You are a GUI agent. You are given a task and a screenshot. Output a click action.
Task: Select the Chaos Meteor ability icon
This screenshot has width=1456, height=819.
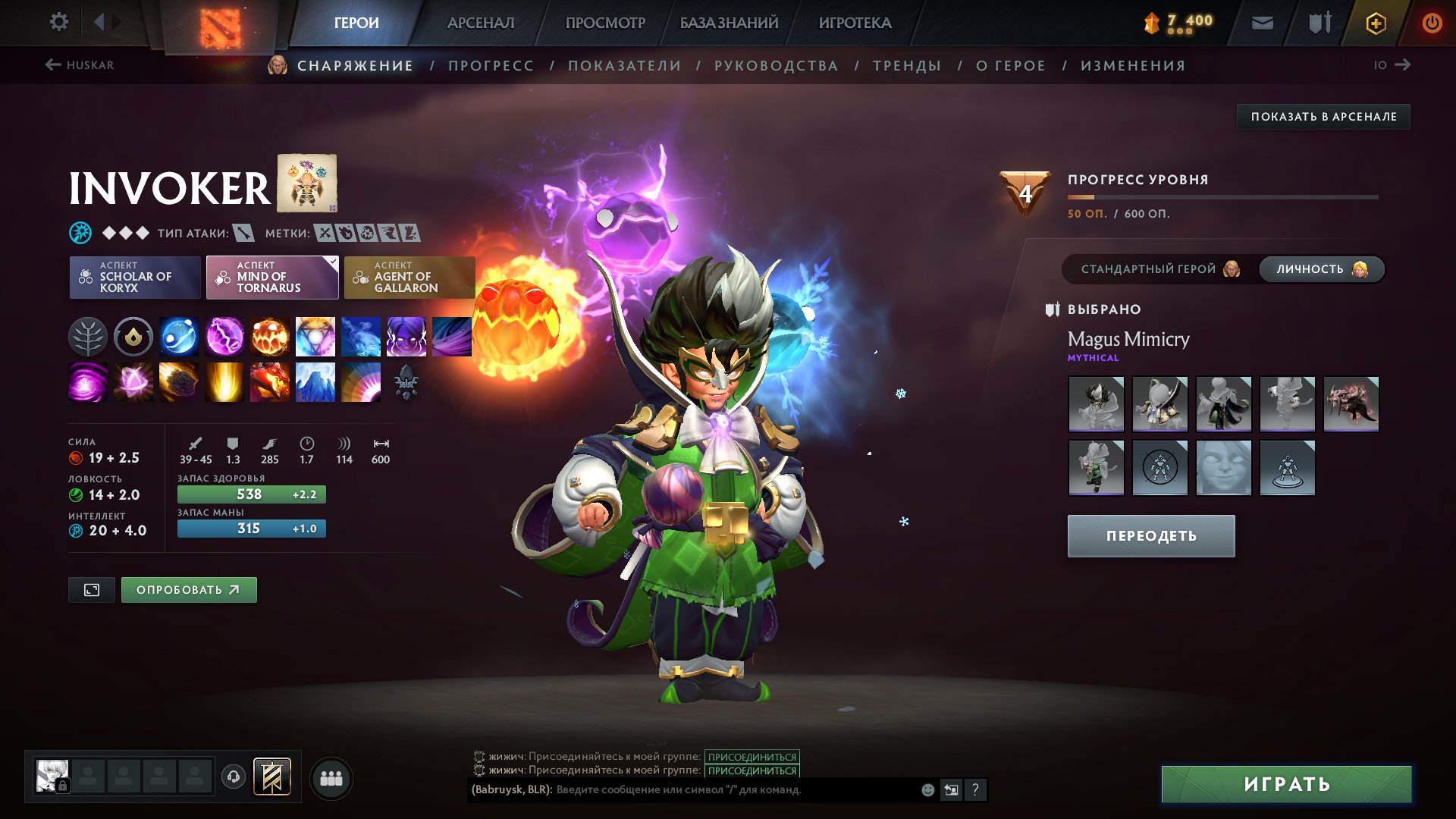point(178,383)
